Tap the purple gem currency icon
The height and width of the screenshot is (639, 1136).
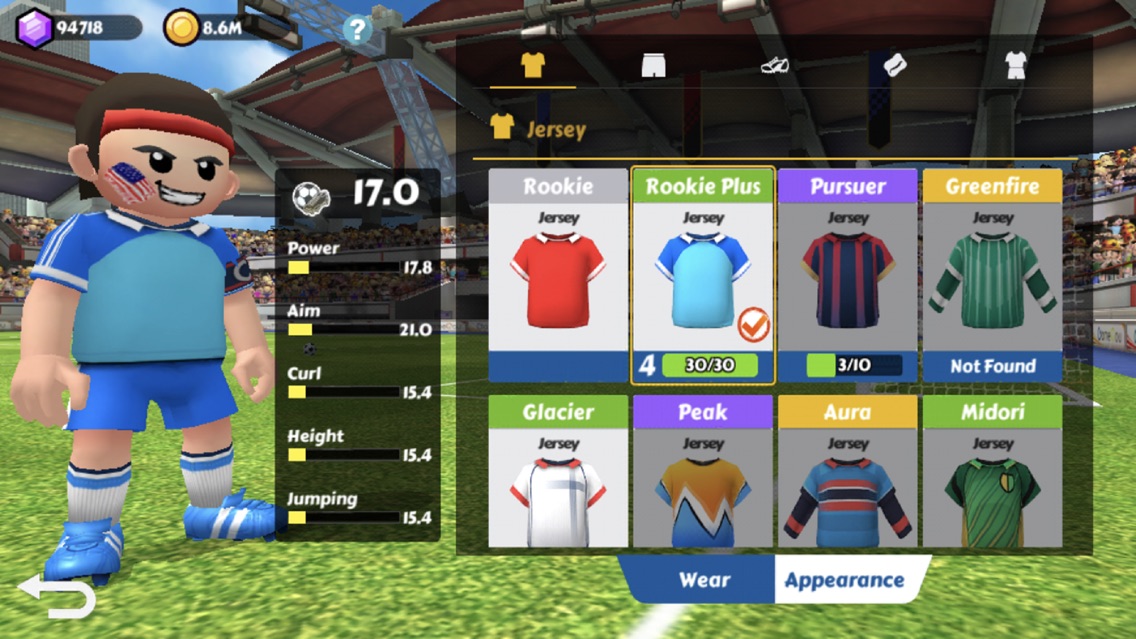pos(35,28)
